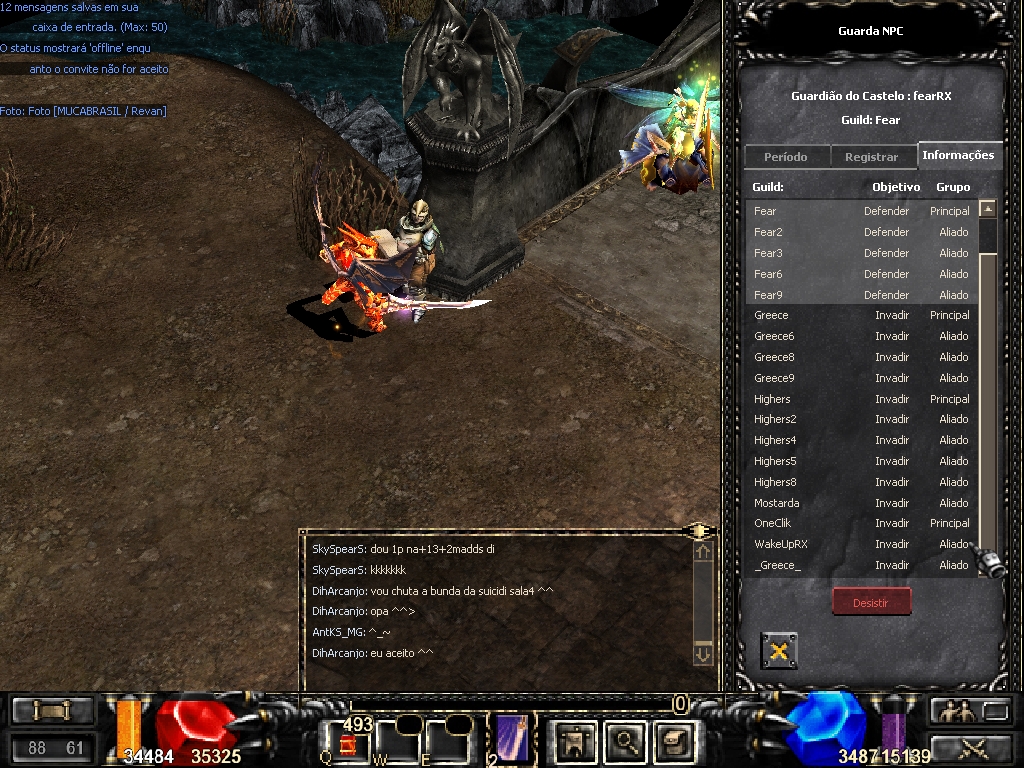Click the magnifying glass button
The height and width of the screenshot is (768, 1024).
pyautogui.click(x=626, y=741)
